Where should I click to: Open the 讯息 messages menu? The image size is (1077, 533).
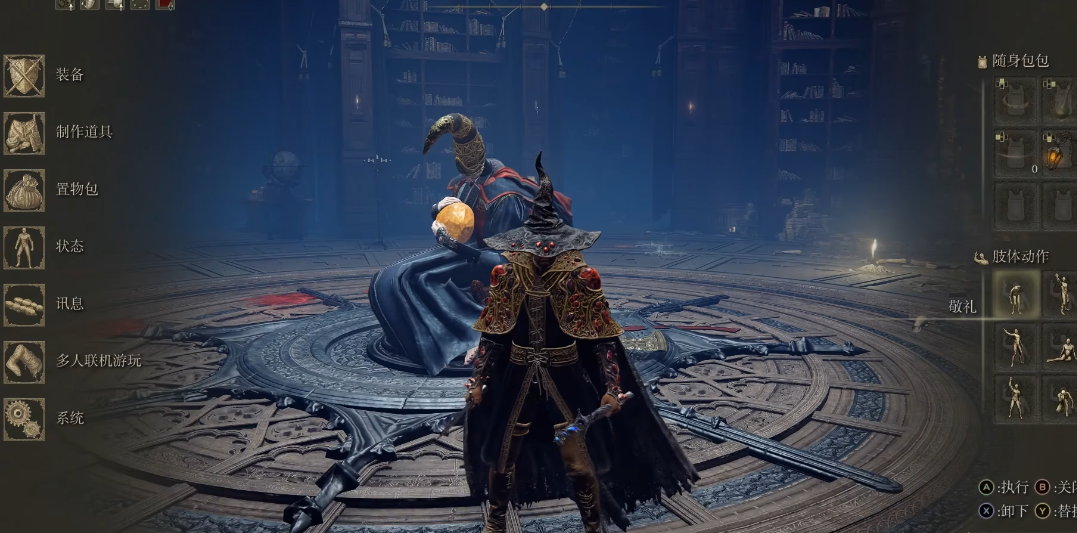click(24, 304)
